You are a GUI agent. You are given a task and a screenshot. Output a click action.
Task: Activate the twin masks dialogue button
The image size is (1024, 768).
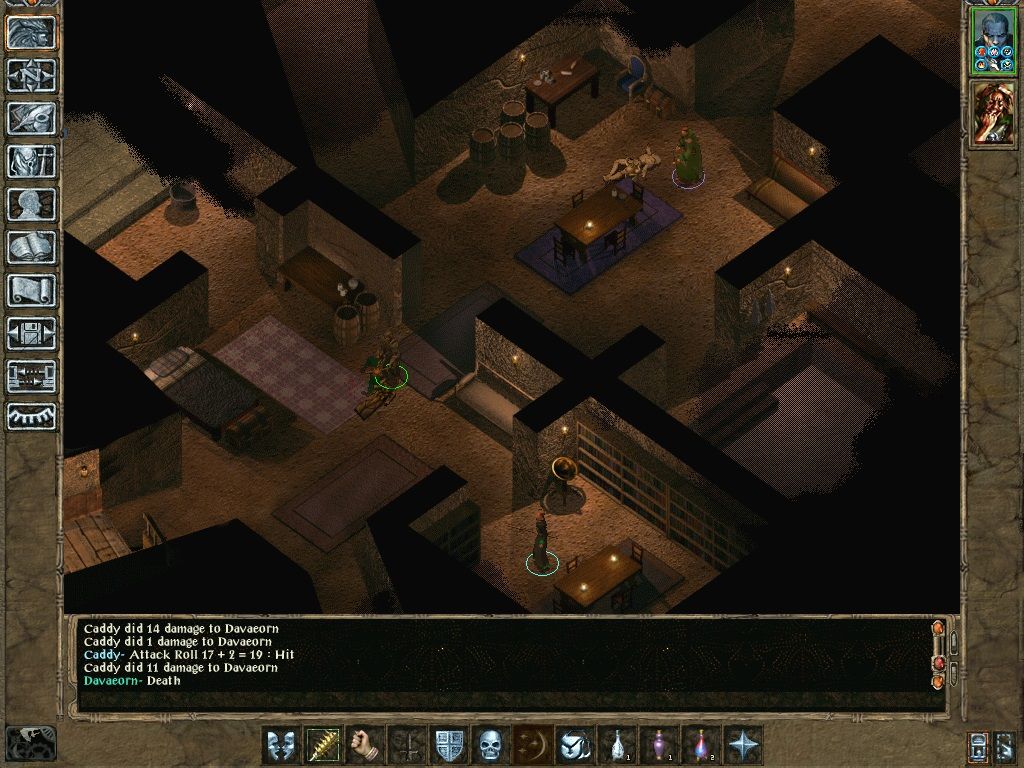point(281,745)
